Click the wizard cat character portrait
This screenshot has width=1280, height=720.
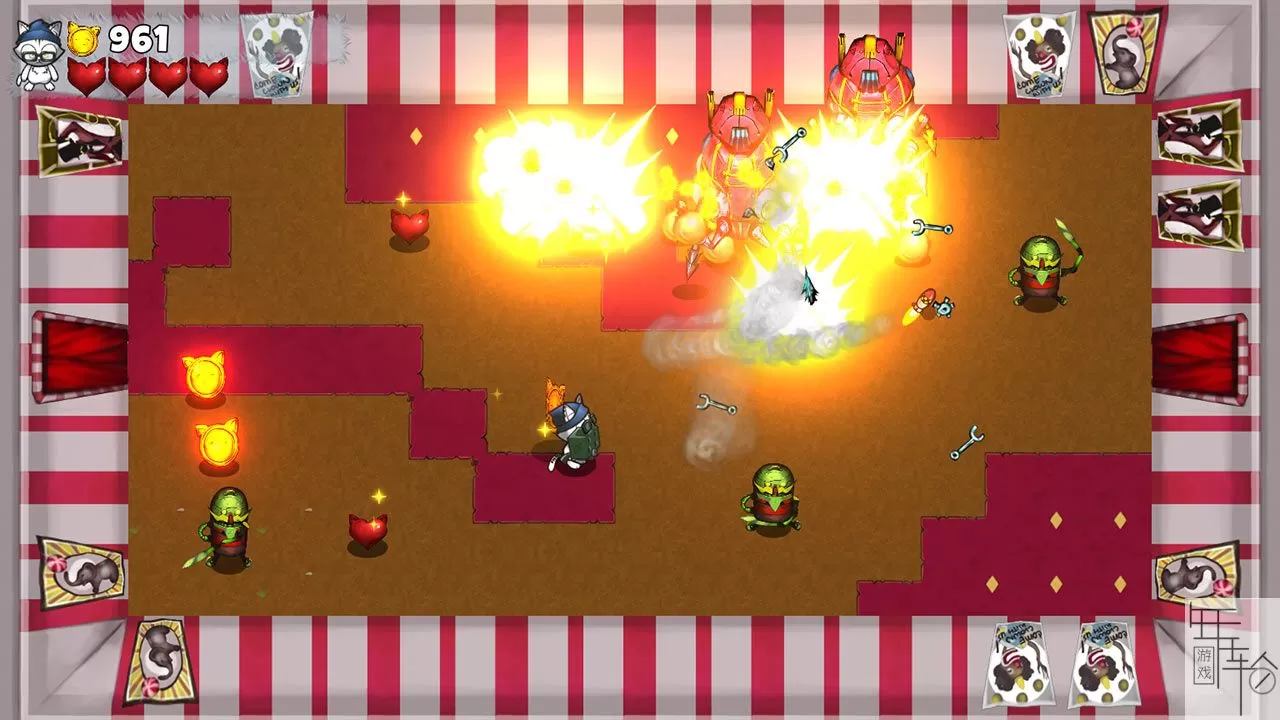click(38, 55)
